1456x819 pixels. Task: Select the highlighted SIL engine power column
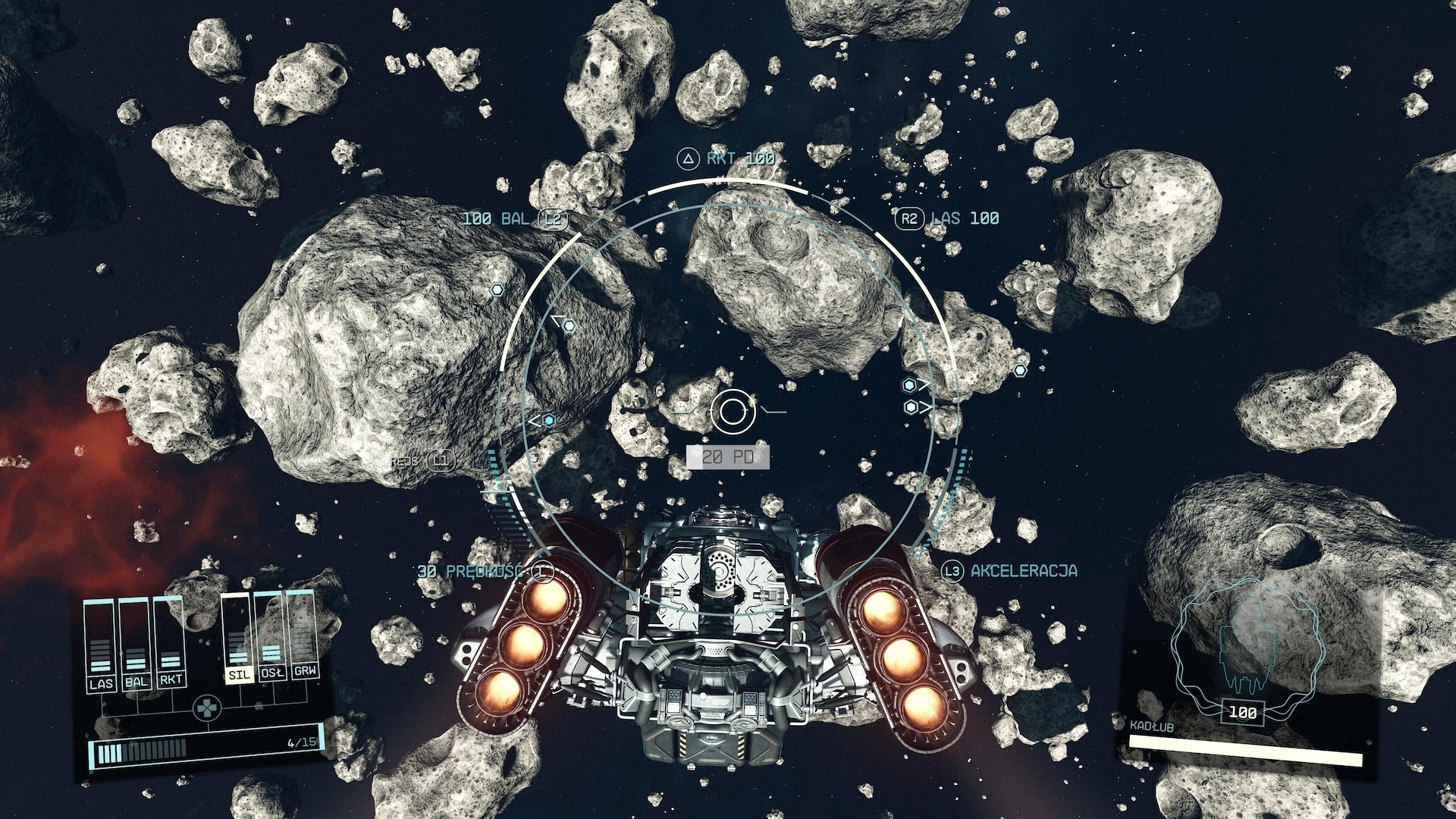238,639
